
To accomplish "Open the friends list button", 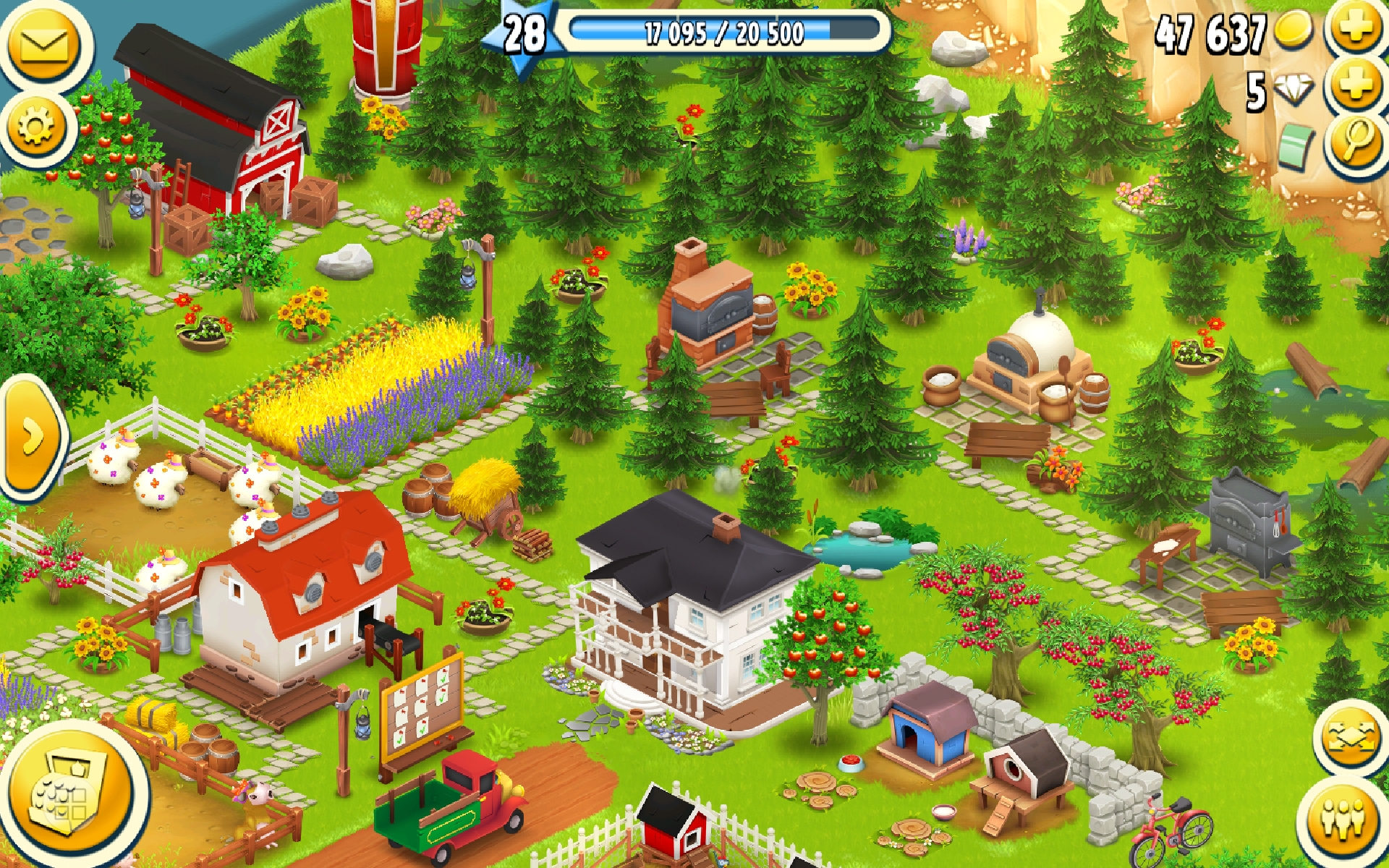I will pyautogui.click(x=1344, y=819).
